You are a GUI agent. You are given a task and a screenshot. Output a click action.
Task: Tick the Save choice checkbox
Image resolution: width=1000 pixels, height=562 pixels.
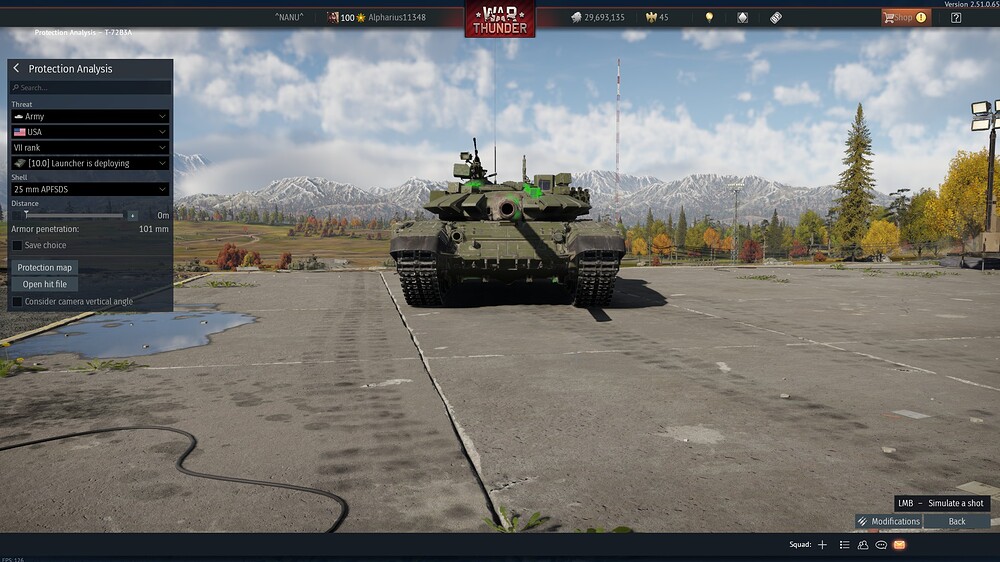point(17,245)
